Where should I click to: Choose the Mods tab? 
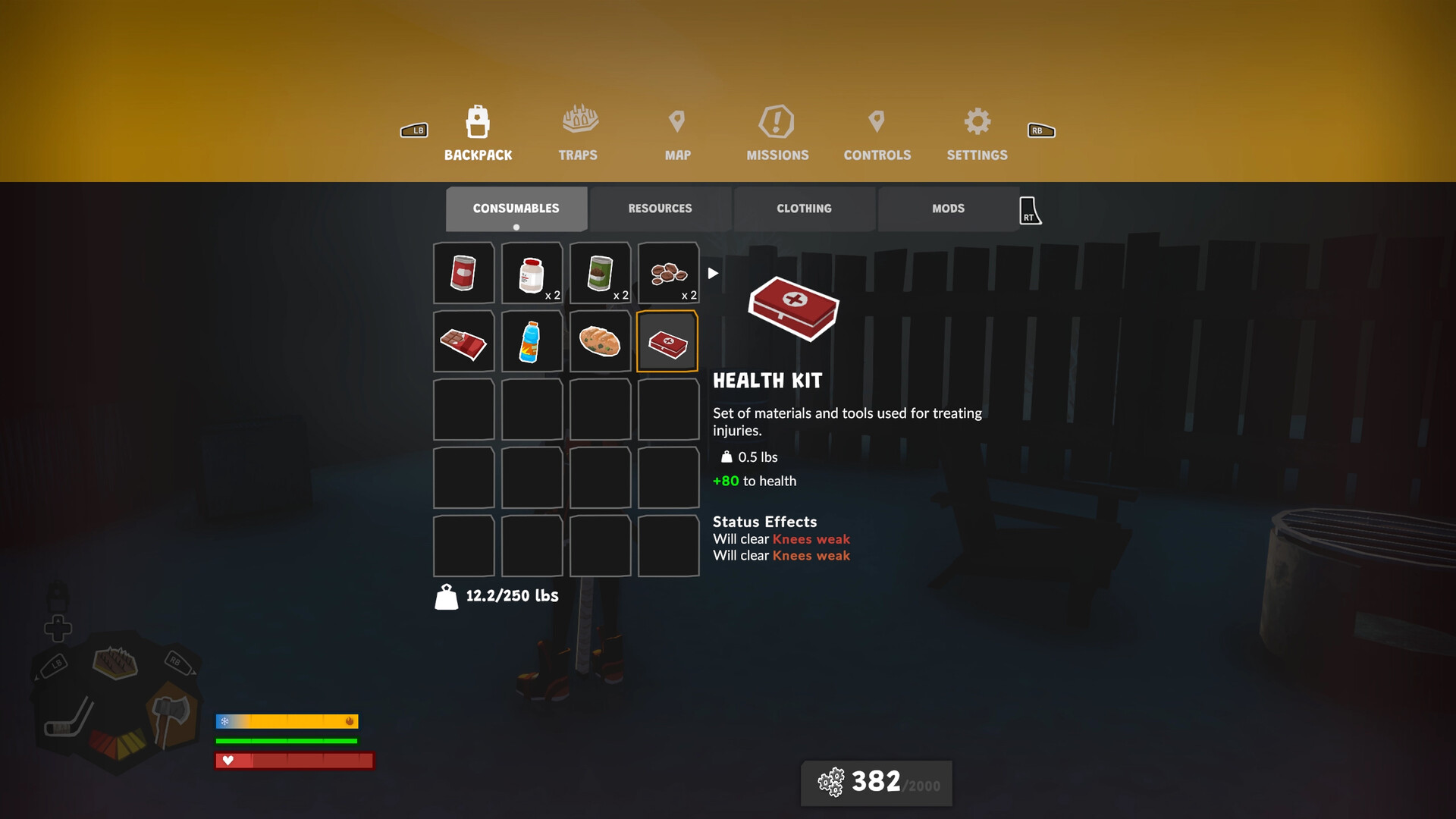(x=948, y=209)
